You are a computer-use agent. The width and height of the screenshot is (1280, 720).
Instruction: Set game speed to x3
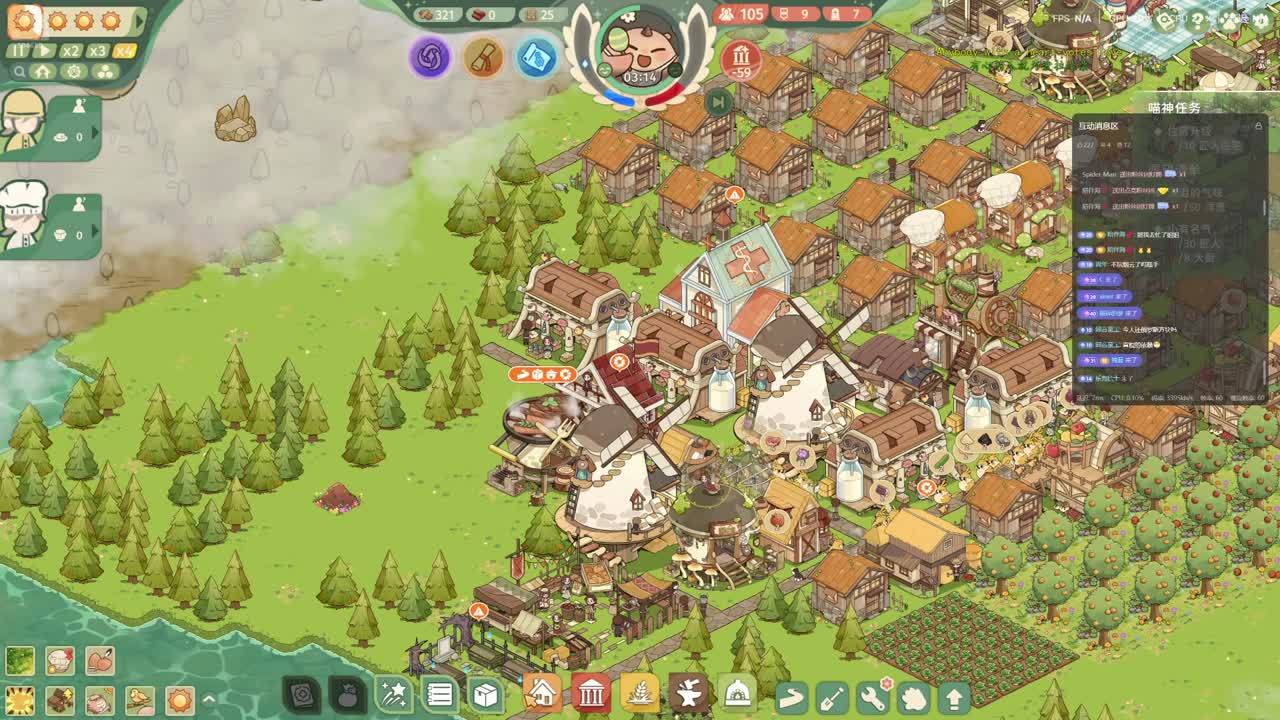pos(97,51)
